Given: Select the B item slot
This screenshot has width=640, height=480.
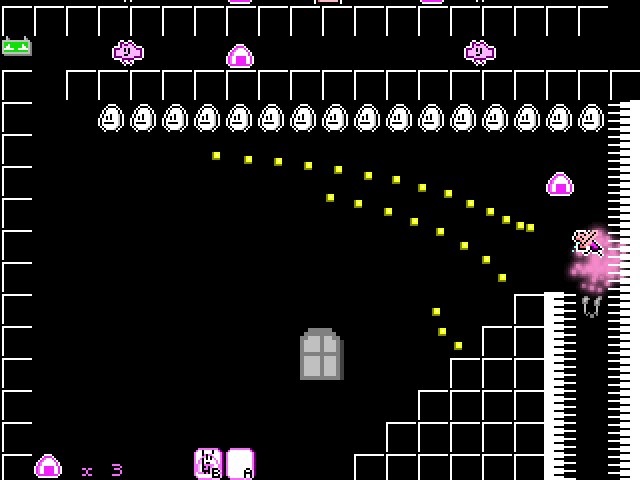Looking at the screenshot, I should tap(208, 464).
